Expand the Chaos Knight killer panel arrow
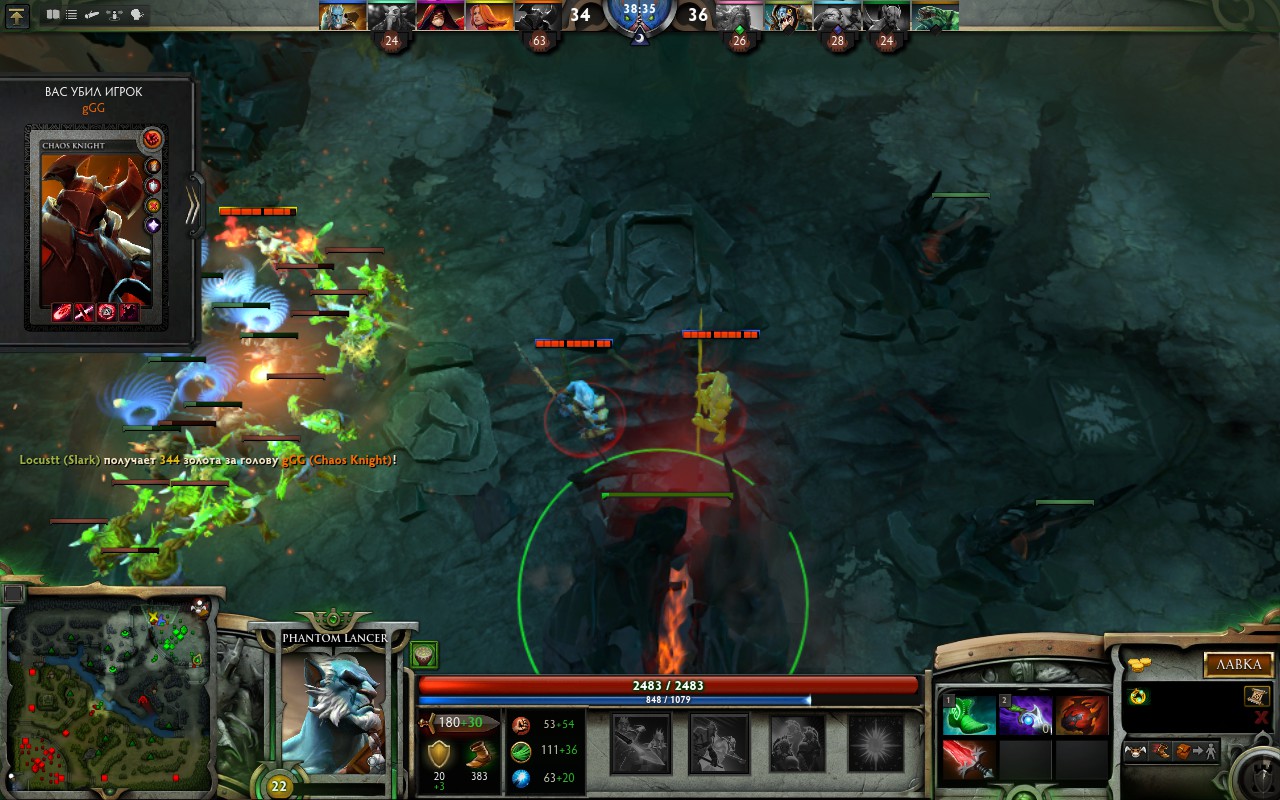Image resolution: width=1280 pixels, height=800 pixels. 196,205
